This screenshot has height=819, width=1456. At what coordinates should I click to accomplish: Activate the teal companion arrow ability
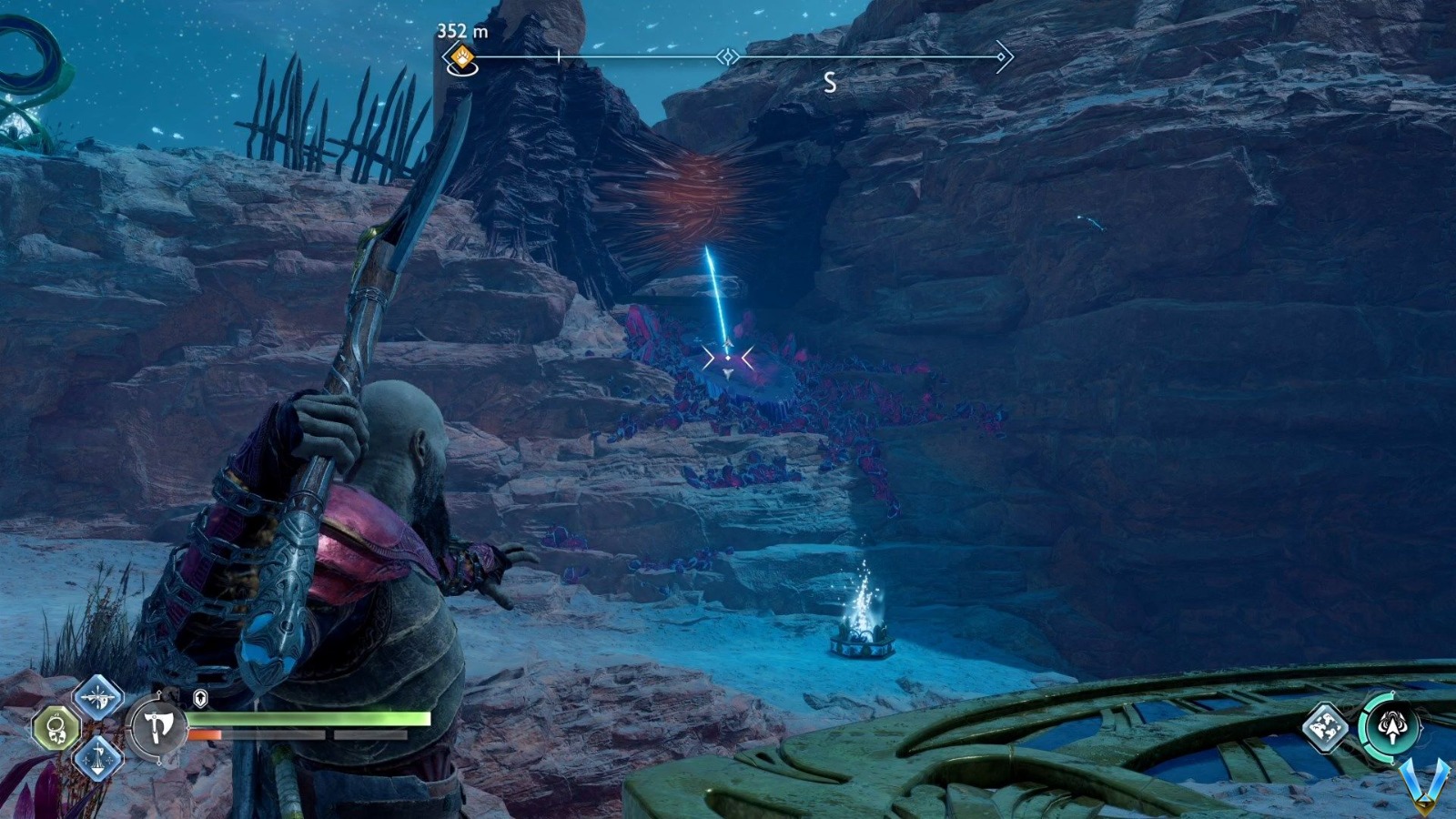pos(1390,726)
